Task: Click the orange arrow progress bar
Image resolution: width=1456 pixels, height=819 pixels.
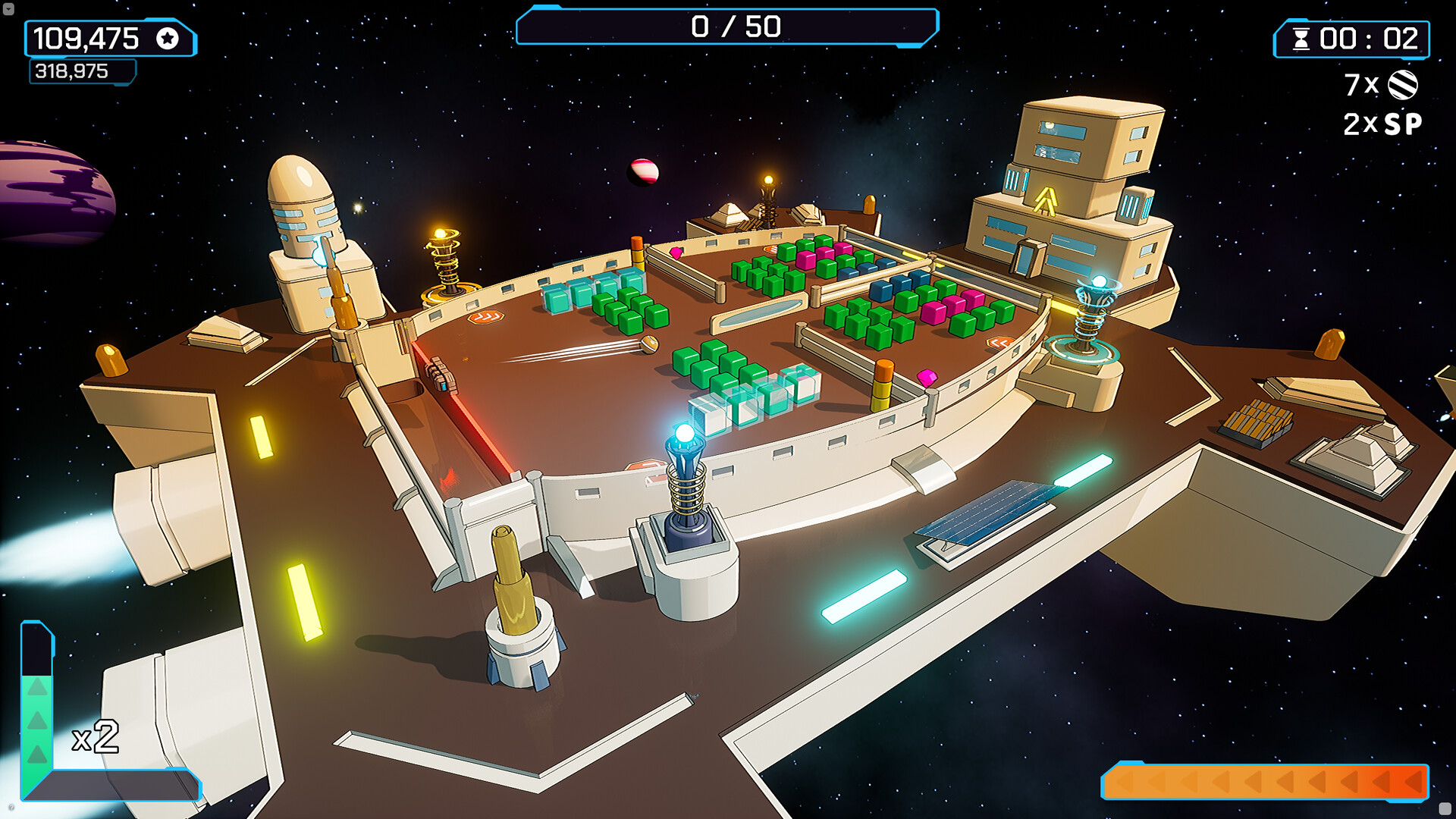Action: 1266,780
